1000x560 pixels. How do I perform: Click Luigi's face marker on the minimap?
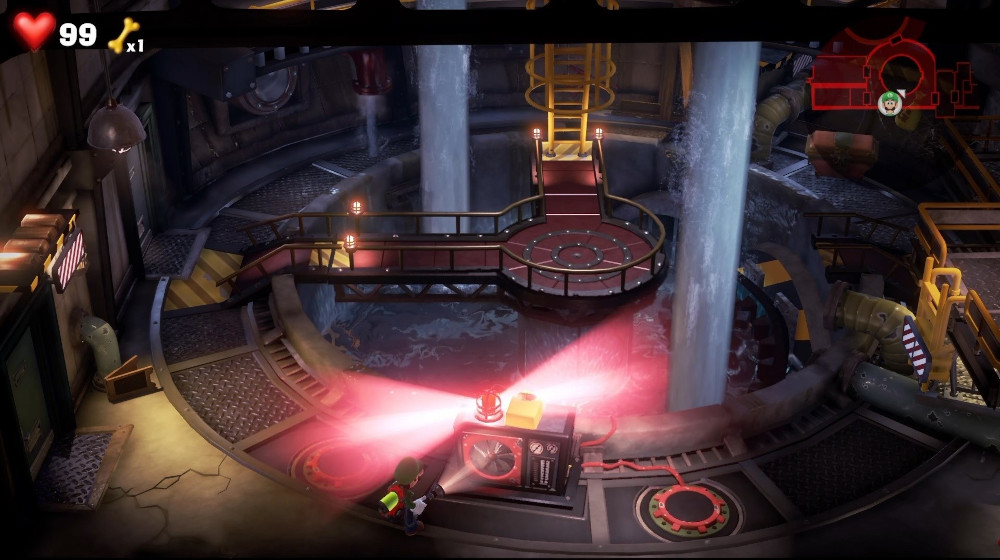point(890,101)
